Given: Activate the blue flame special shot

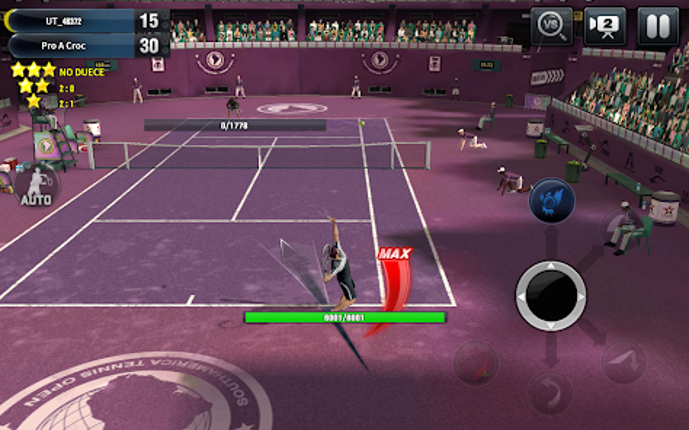Looking at the screenshot, I should pos(551,199).
